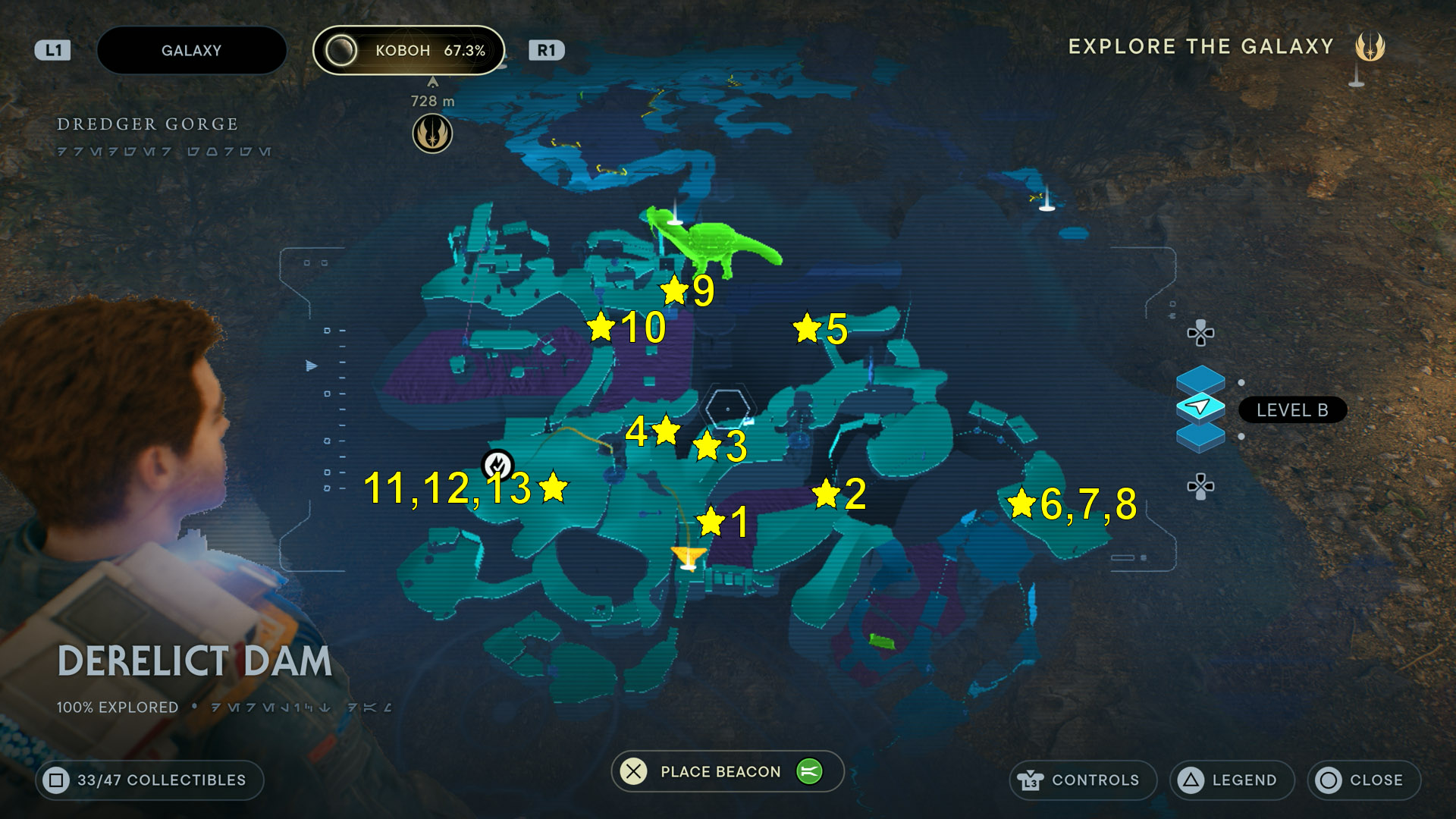This screenshot has width=1456, height=819.
Task: Select the hexagonal objective marker on the map
Action: point(728,407)
